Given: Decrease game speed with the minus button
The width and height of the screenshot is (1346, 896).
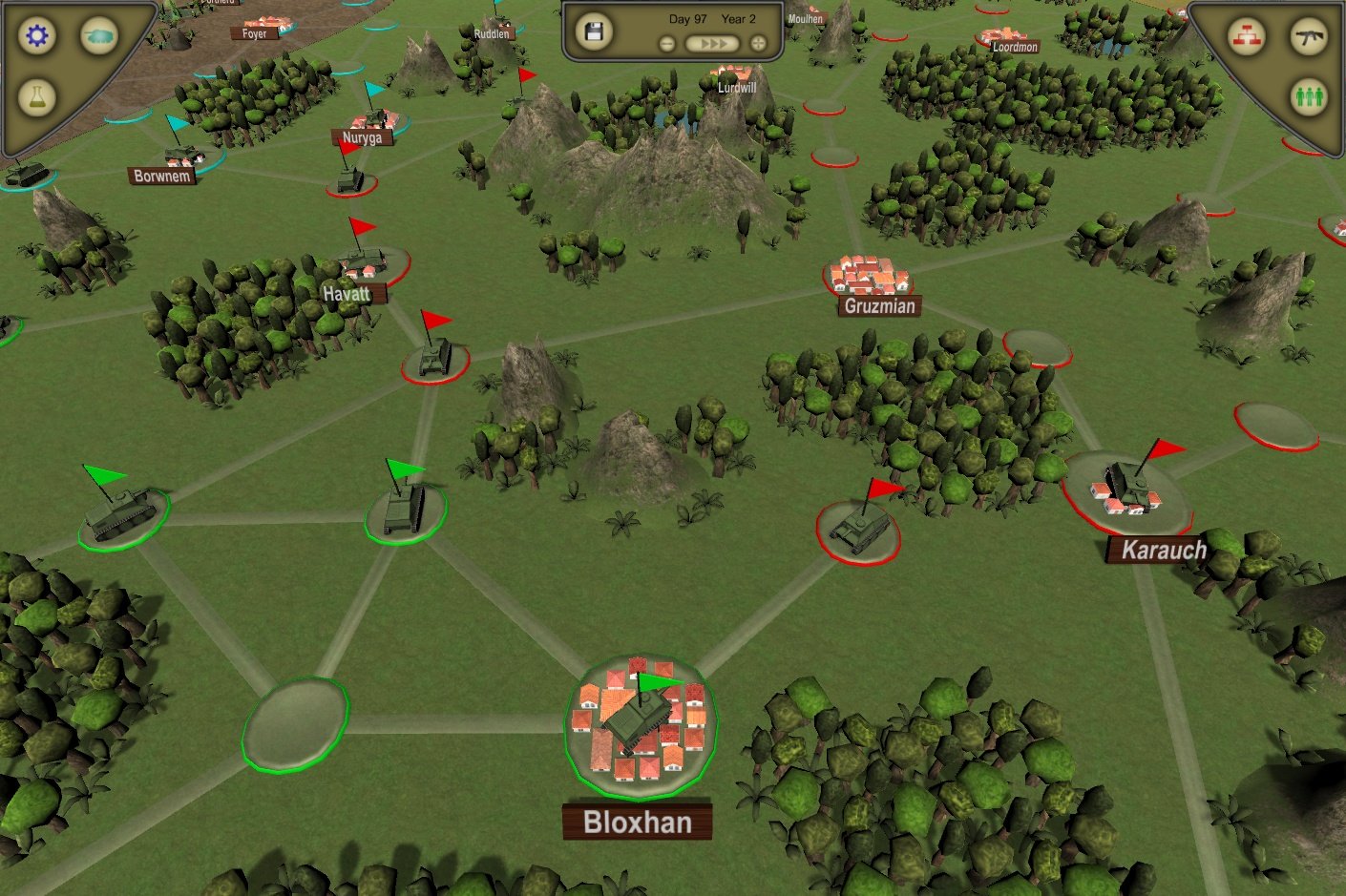Looking at the screenshot, I should click(x=666, y=42).
